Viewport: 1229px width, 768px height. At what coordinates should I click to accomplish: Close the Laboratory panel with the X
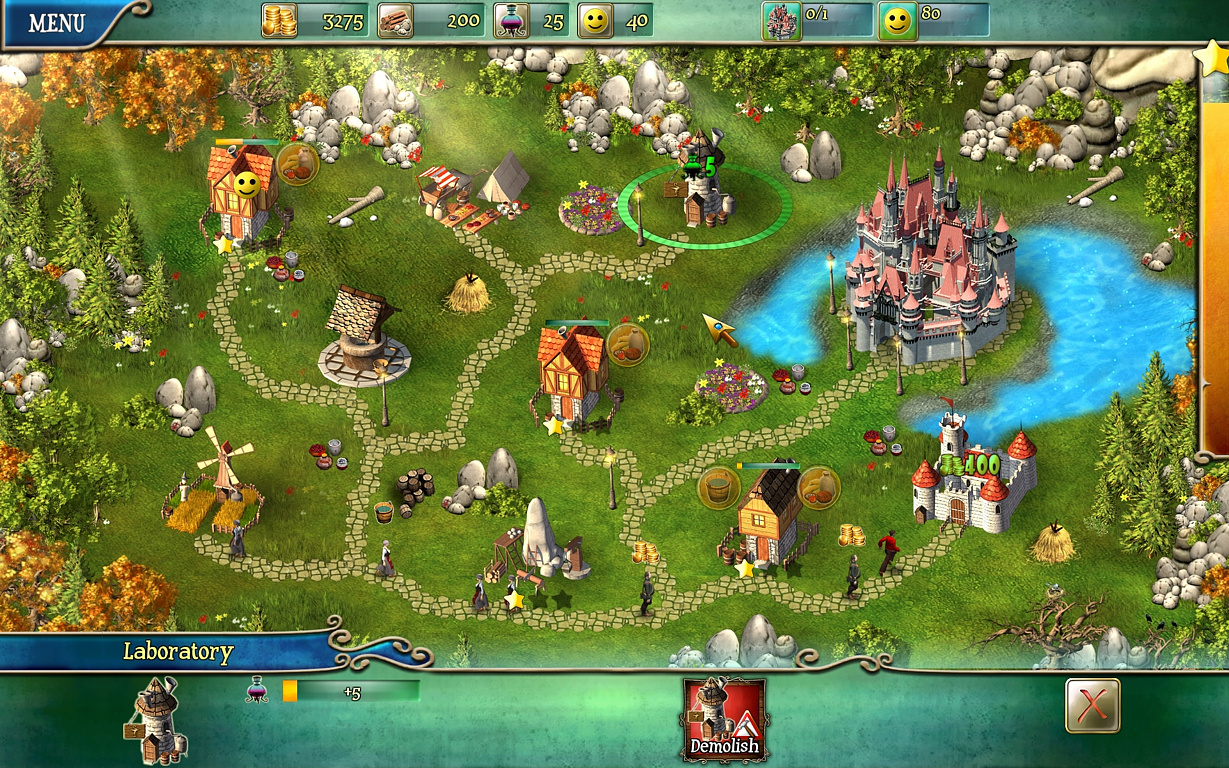1092,705
